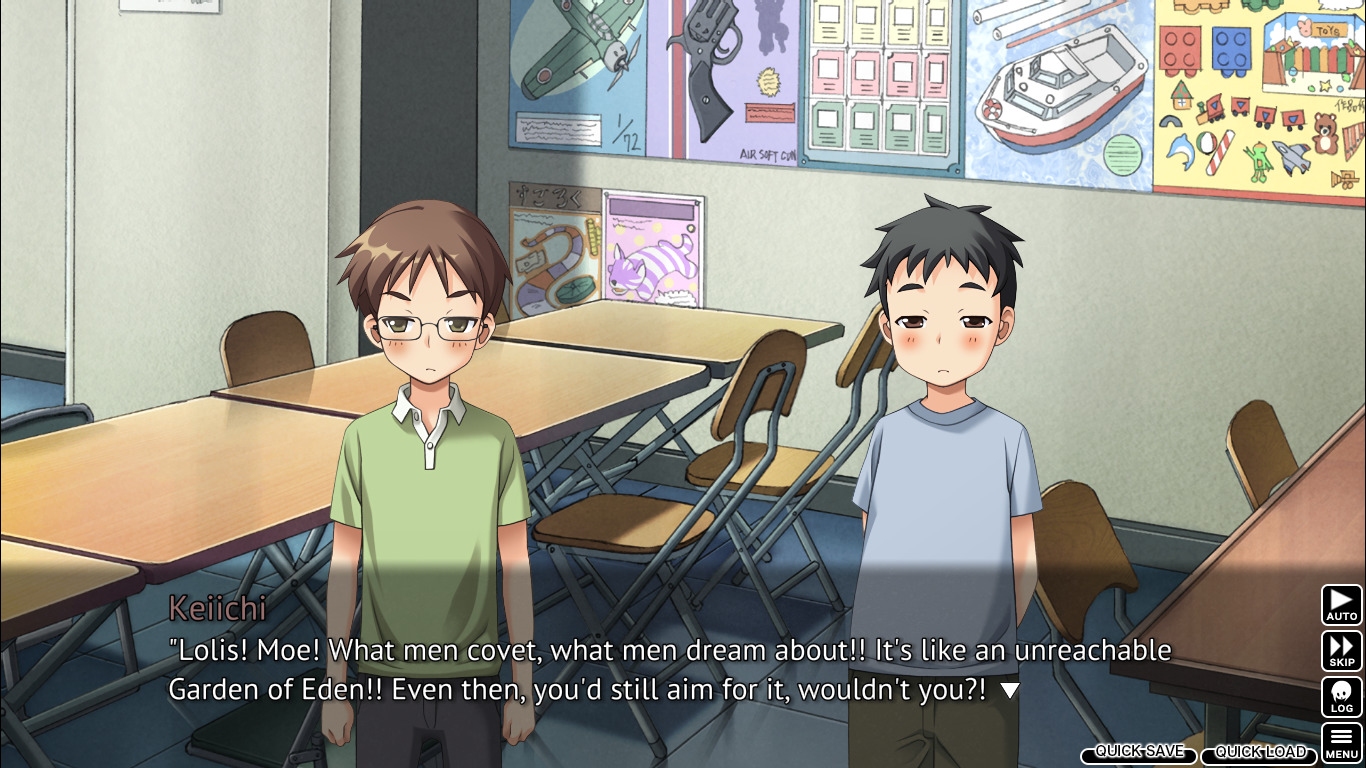The image size is (1366, 768).
Task: Enable Auto text advance mode
Action: coord(1341,605)
